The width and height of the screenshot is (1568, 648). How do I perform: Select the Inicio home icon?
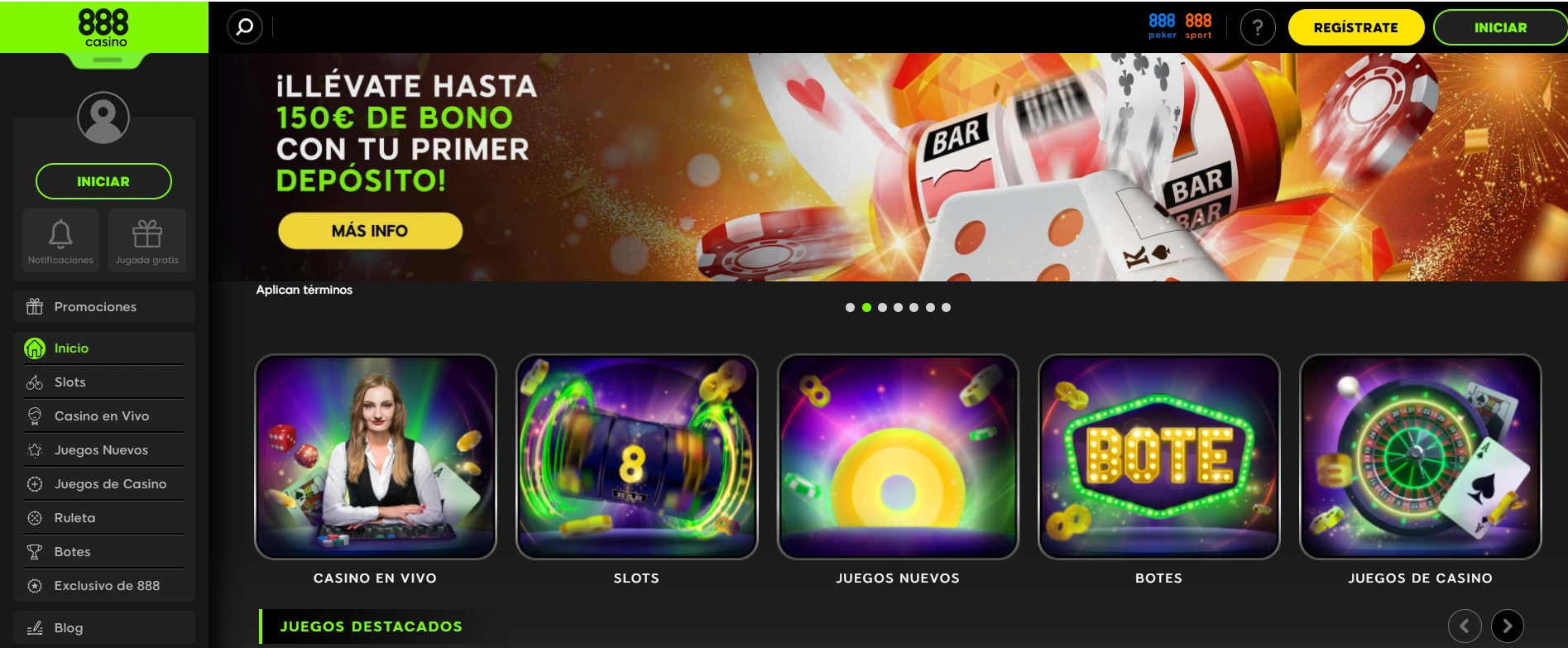pyautogui.click(x=33, y=348)
